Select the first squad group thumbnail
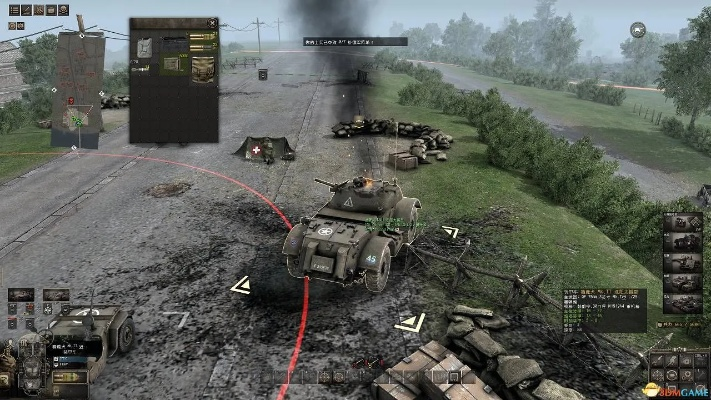This screenshot has width=711, height=400. [x=21, y=295]
